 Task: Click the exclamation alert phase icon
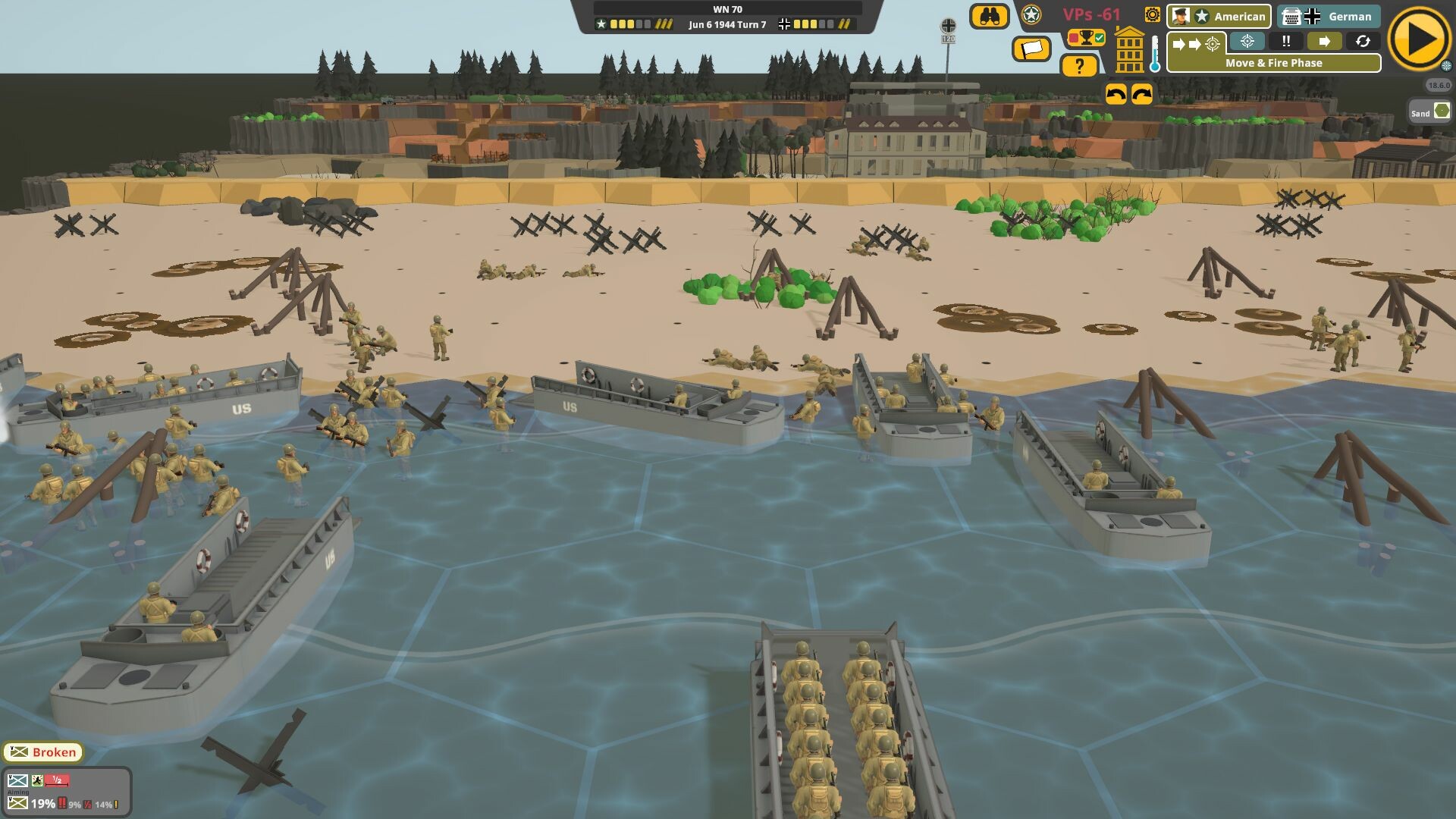[1288, 41]
